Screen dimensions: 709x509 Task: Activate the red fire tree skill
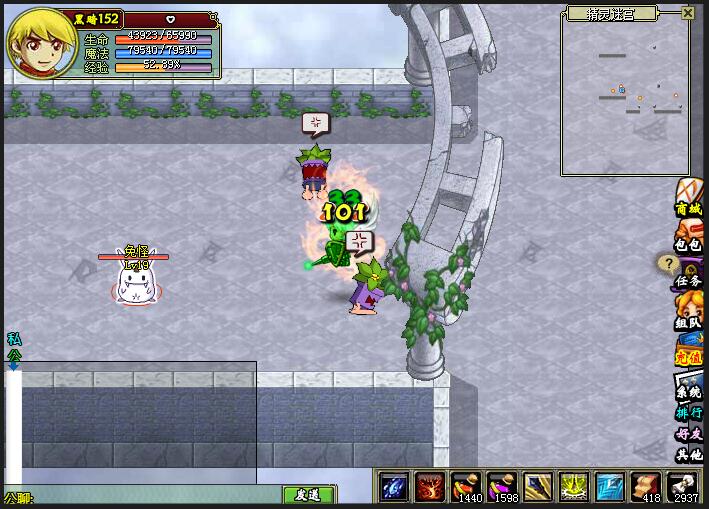coord(430,486)
